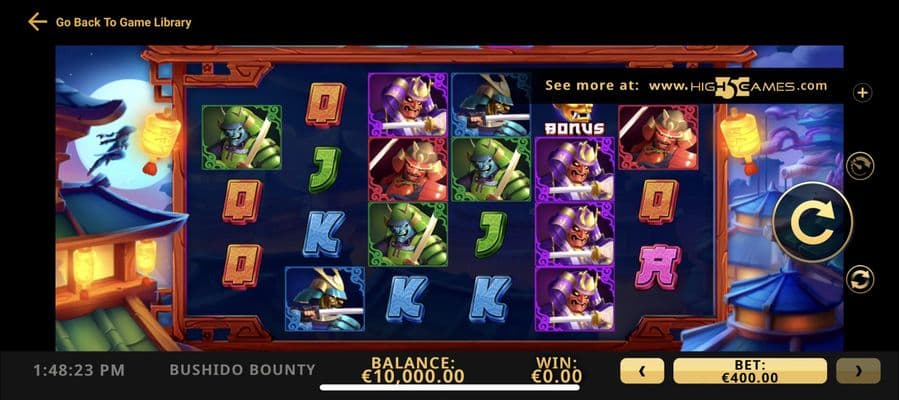Visit the High 5 Games website link
The width and height of the screenshot is (899, 400).
[738, 86]
